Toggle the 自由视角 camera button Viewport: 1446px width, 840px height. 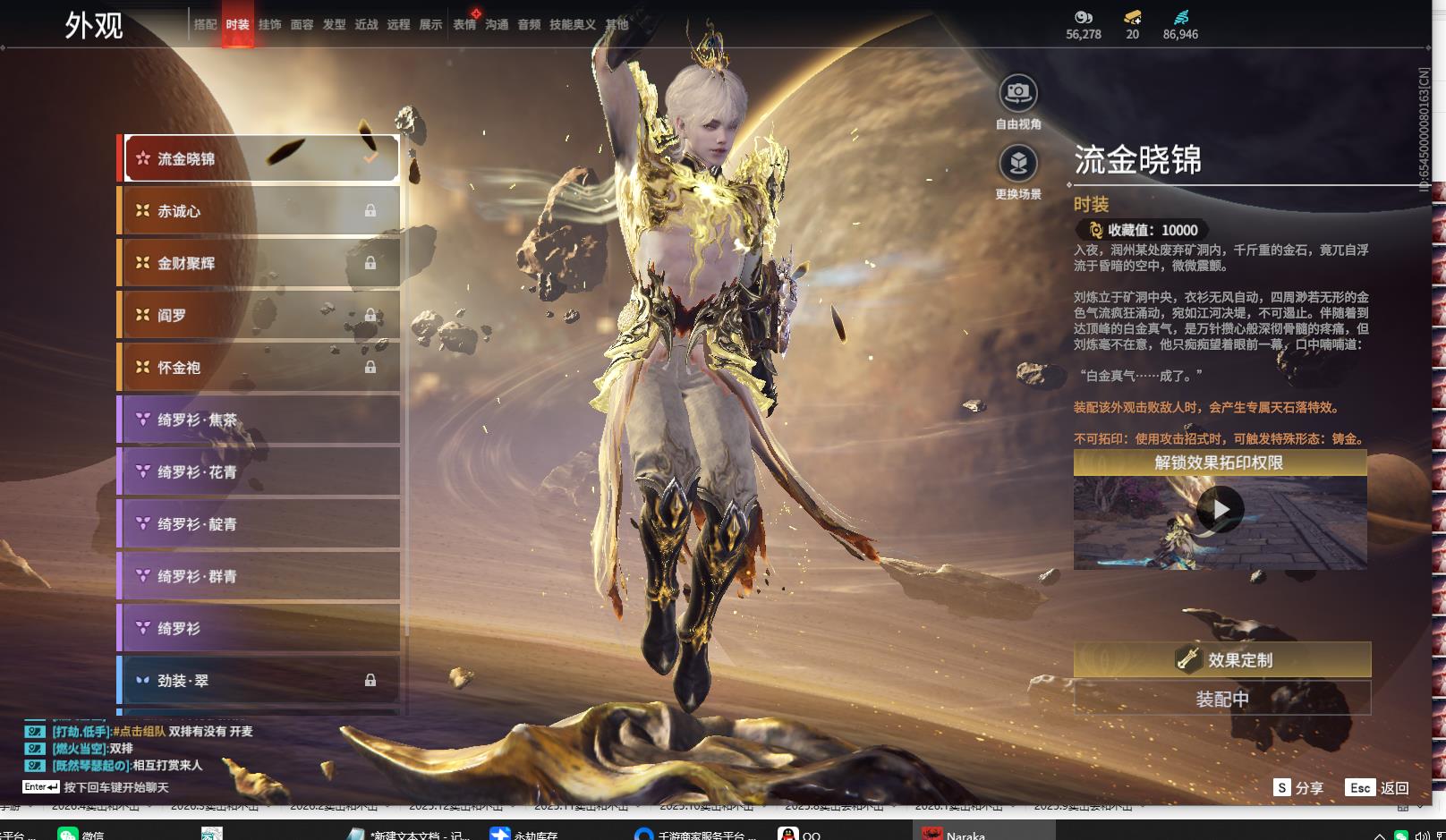[1018, 93]
